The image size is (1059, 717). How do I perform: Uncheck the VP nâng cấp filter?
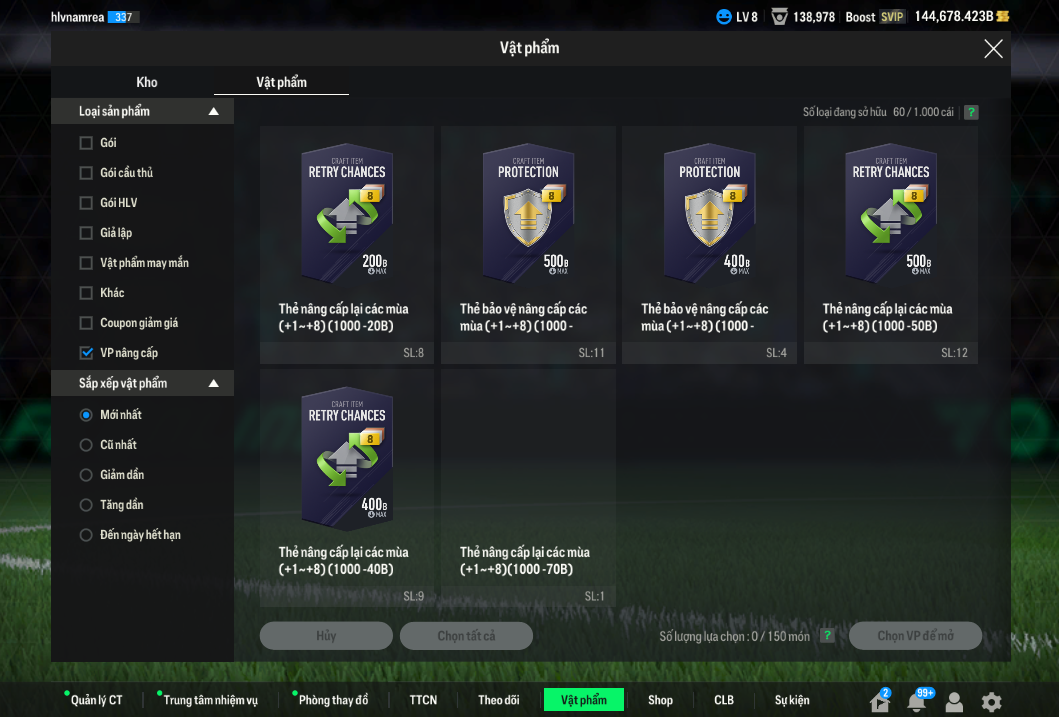(x=86, y=353)
